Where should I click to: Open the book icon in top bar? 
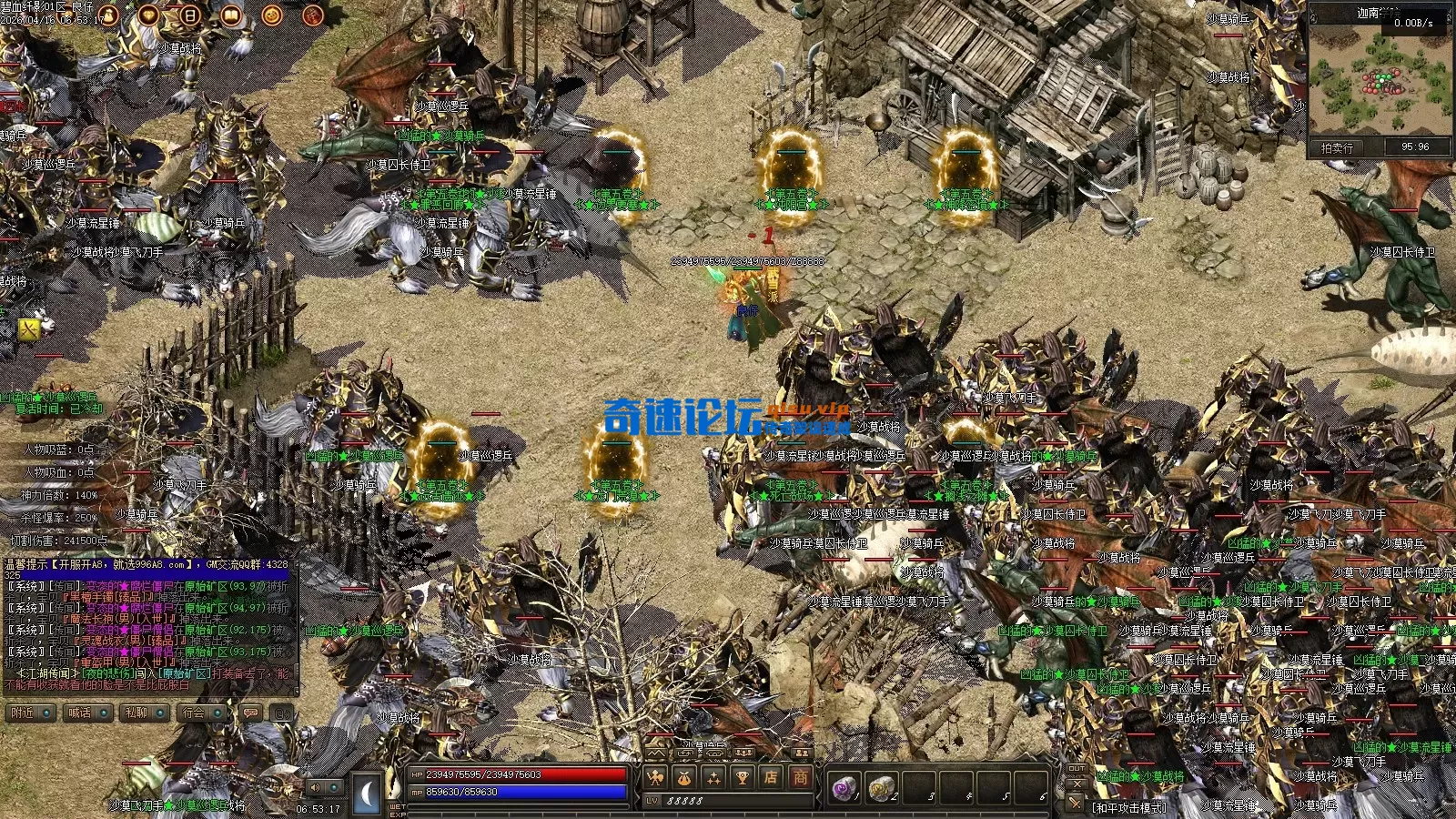coord(231,15)
